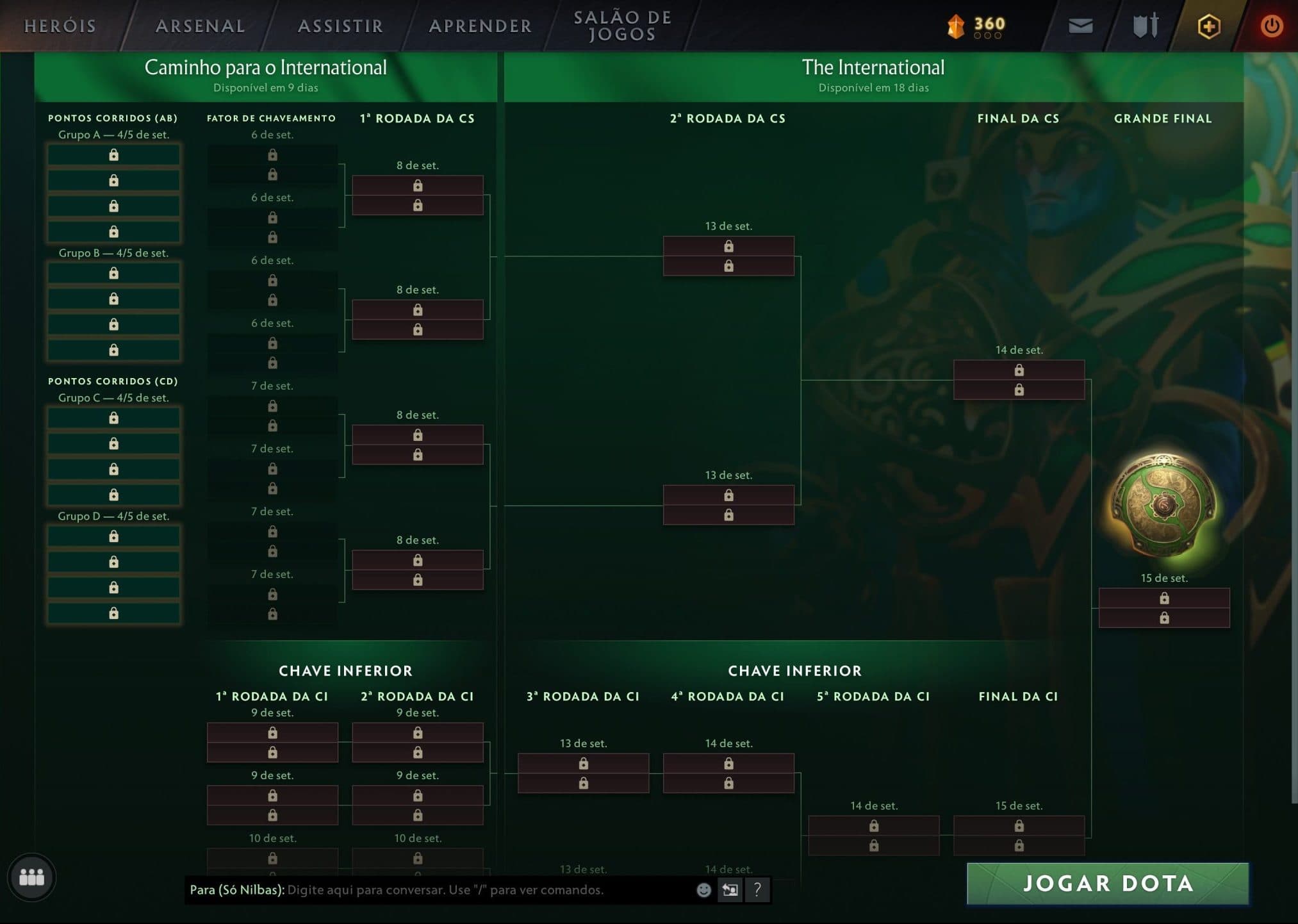Screen dimensions: 1298x924
Task: Click the power disconnect icon
Action: [1270, 26]
